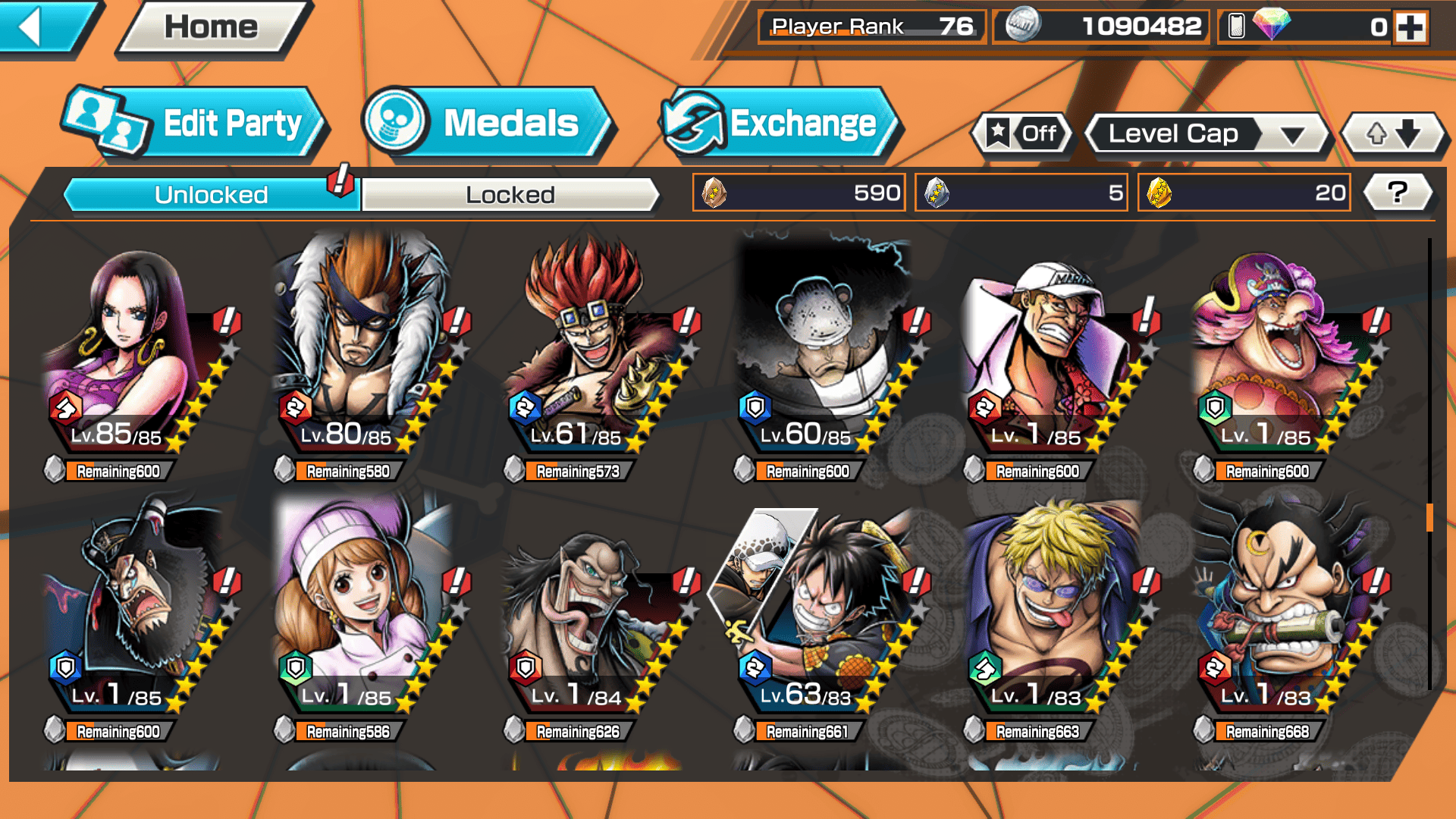The image size is (1456, 819).
Task: Select the Akainu character with white cap
Action: click(1056, 356)
